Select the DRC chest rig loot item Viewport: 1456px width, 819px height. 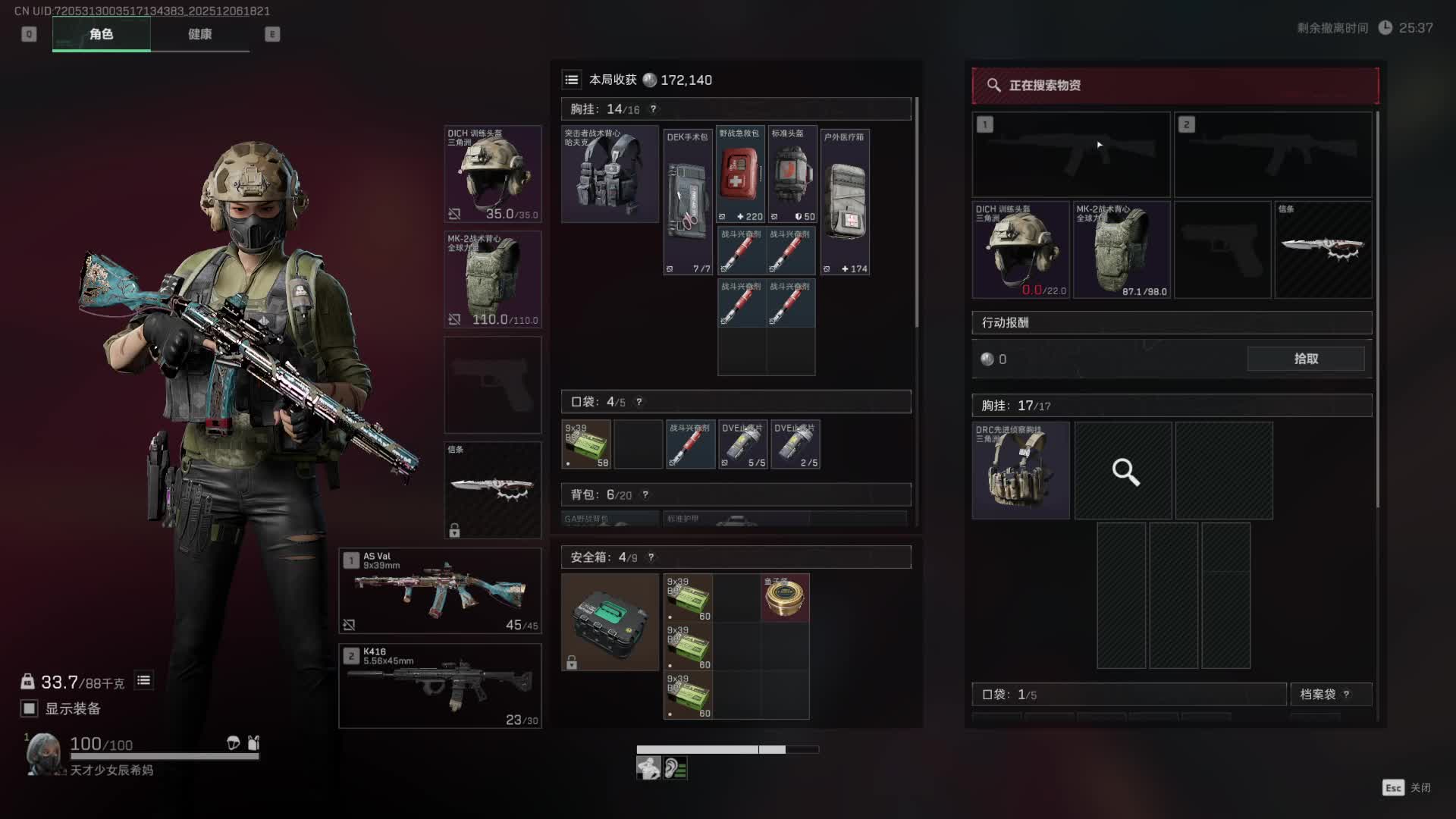tap(1021, 471)
